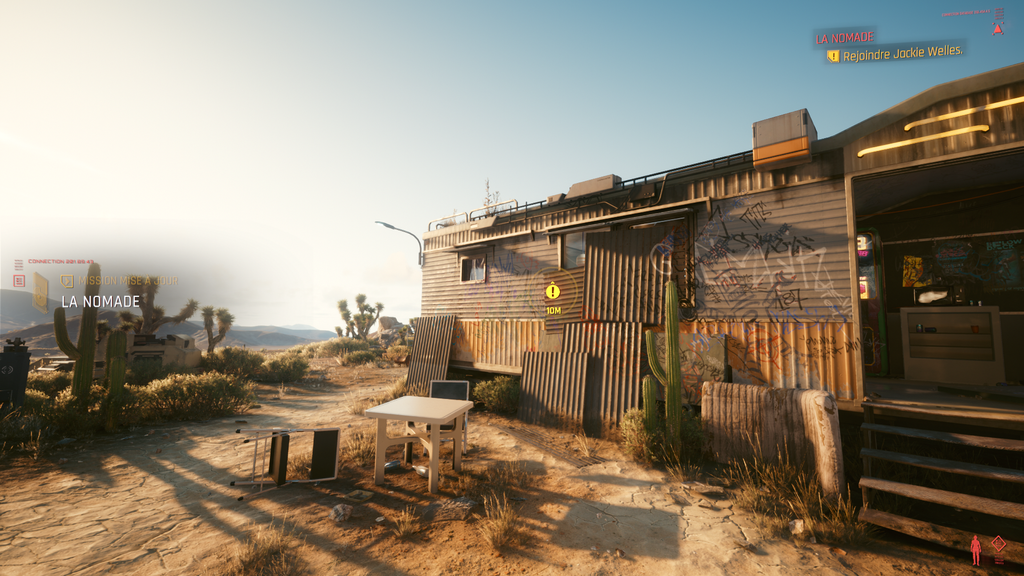Open the Mission mise à jour notification
Image resolution: width=1024 pixels, height=576 pixels.
pyautogui.click(x=128, y=281)
